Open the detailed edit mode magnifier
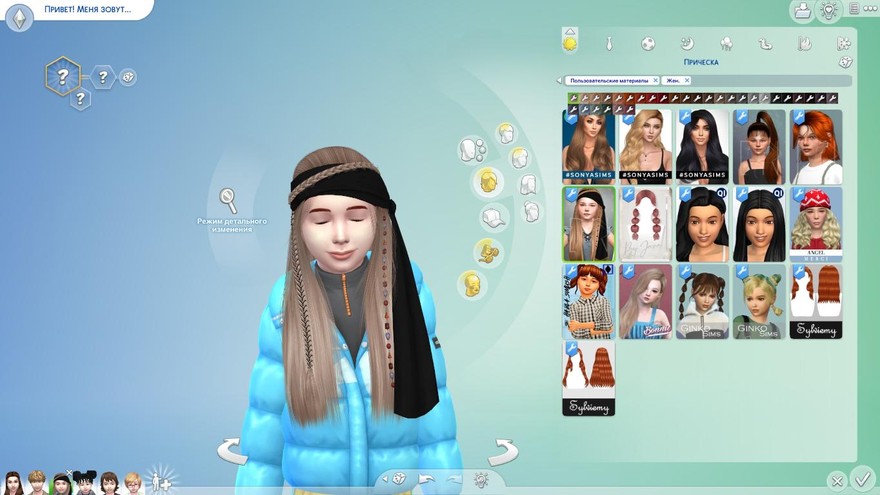 pos(229,200)
